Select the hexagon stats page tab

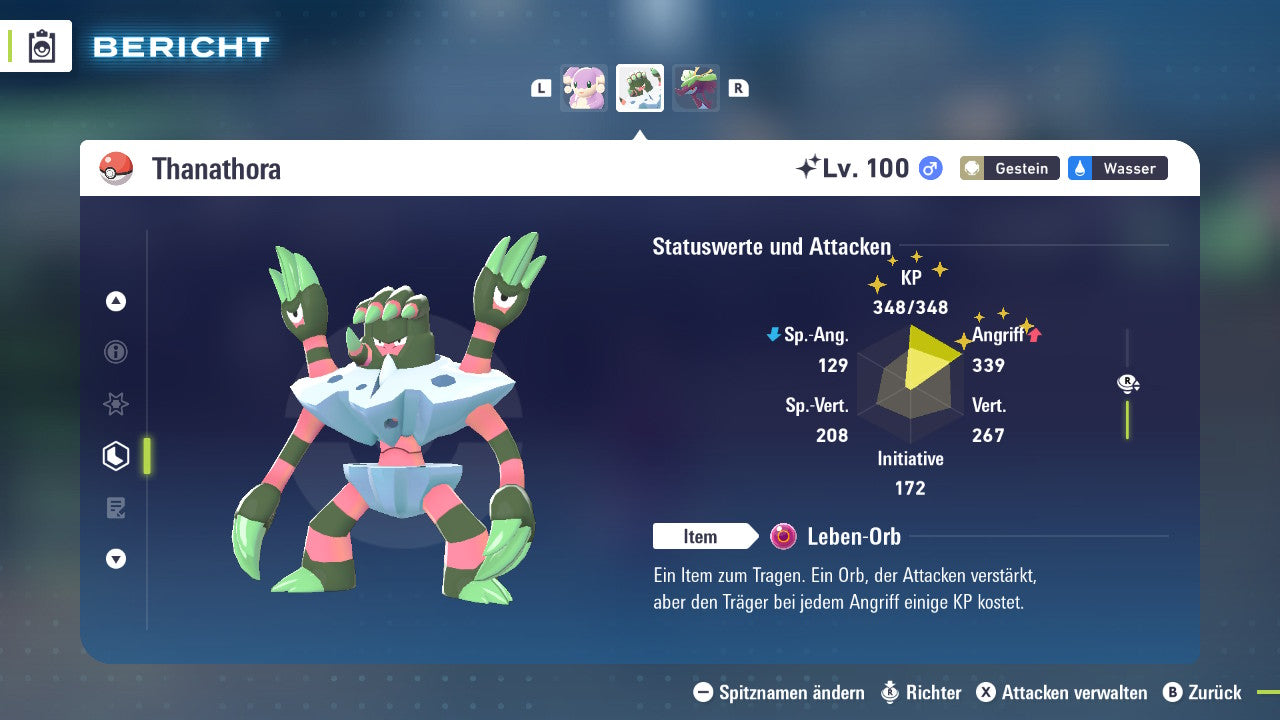tap(116, 456)
